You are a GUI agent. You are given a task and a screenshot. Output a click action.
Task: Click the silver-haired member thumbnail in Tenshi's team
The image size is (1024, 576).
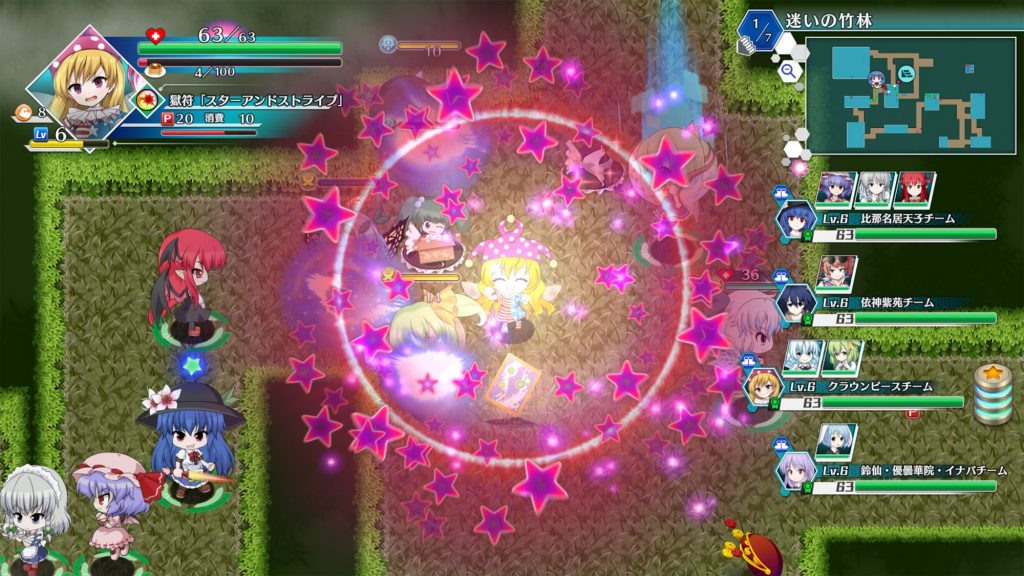pyautogui.click(x=876, y=188)
